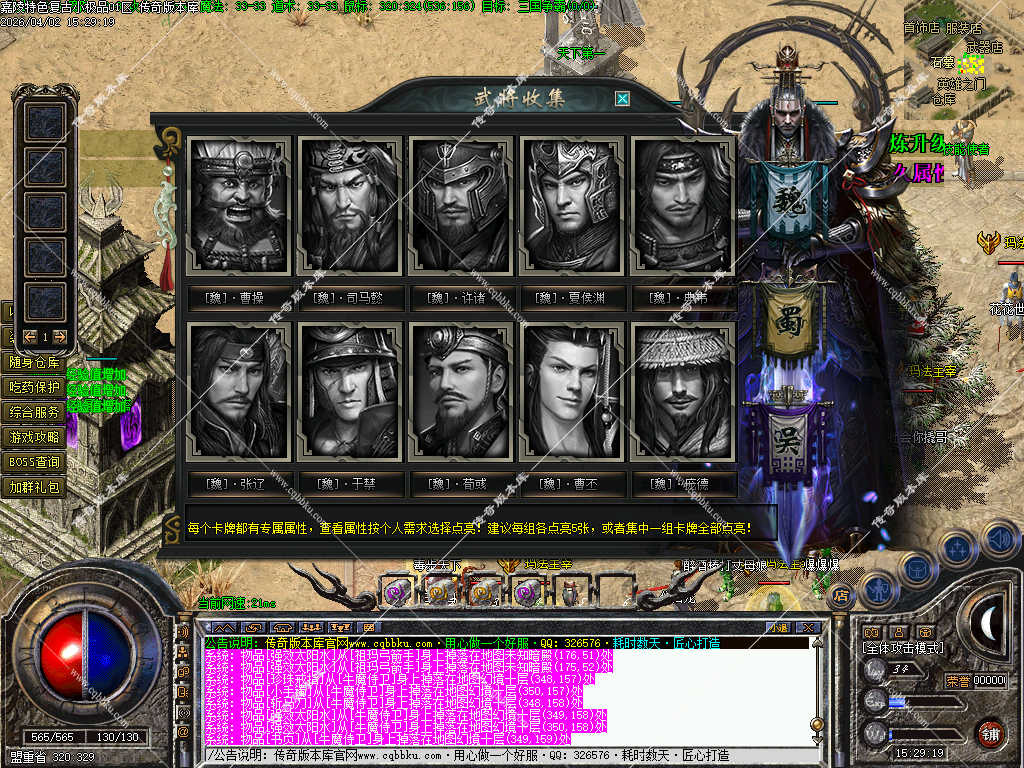Viewport: 1024px width, 768px height.
Task: Open the 吃药保护 potion protection menu
Action: [x=34, y=387]
